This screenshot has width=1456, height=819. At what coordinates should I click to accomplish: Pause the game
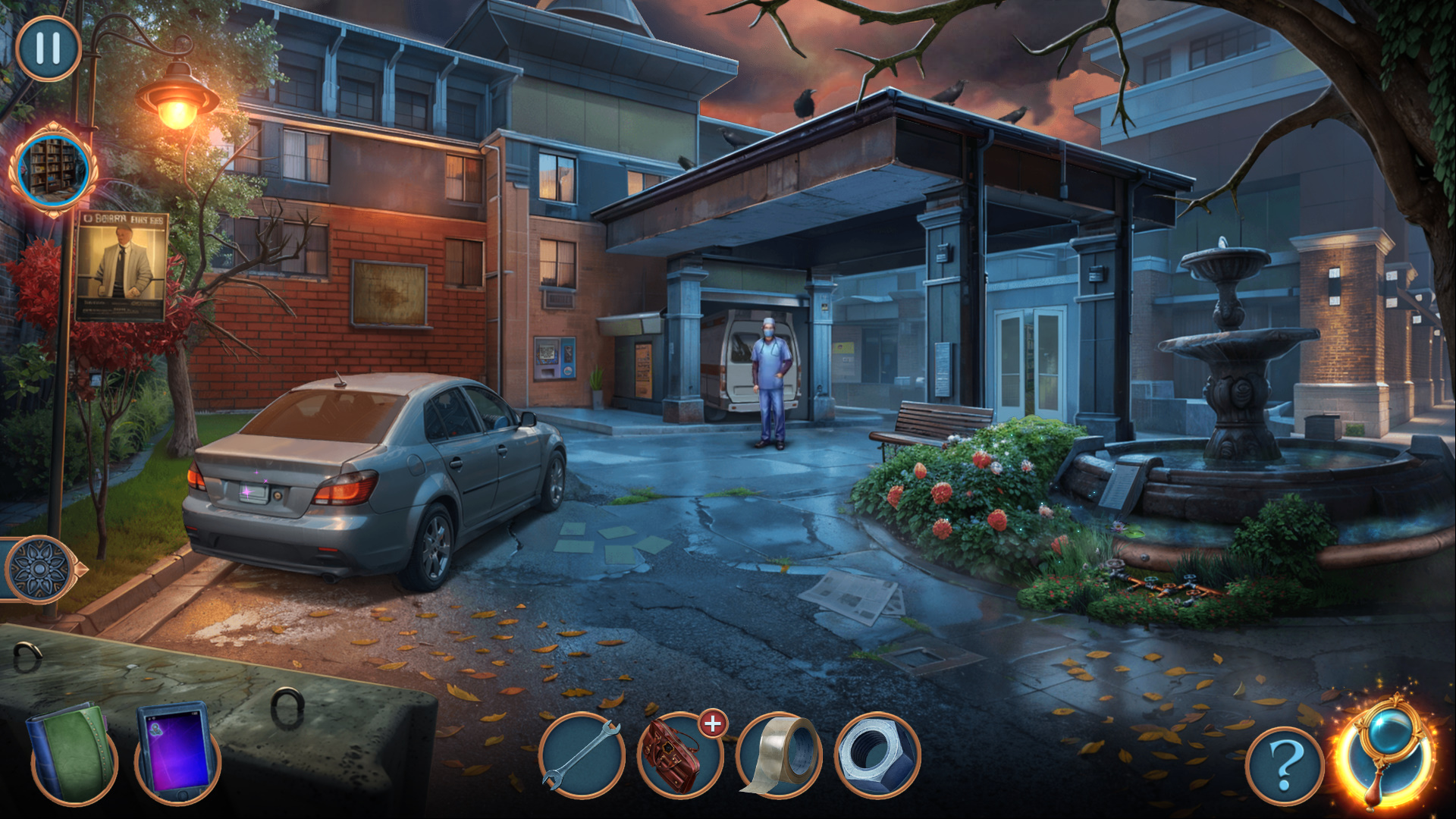click(48, 48)
